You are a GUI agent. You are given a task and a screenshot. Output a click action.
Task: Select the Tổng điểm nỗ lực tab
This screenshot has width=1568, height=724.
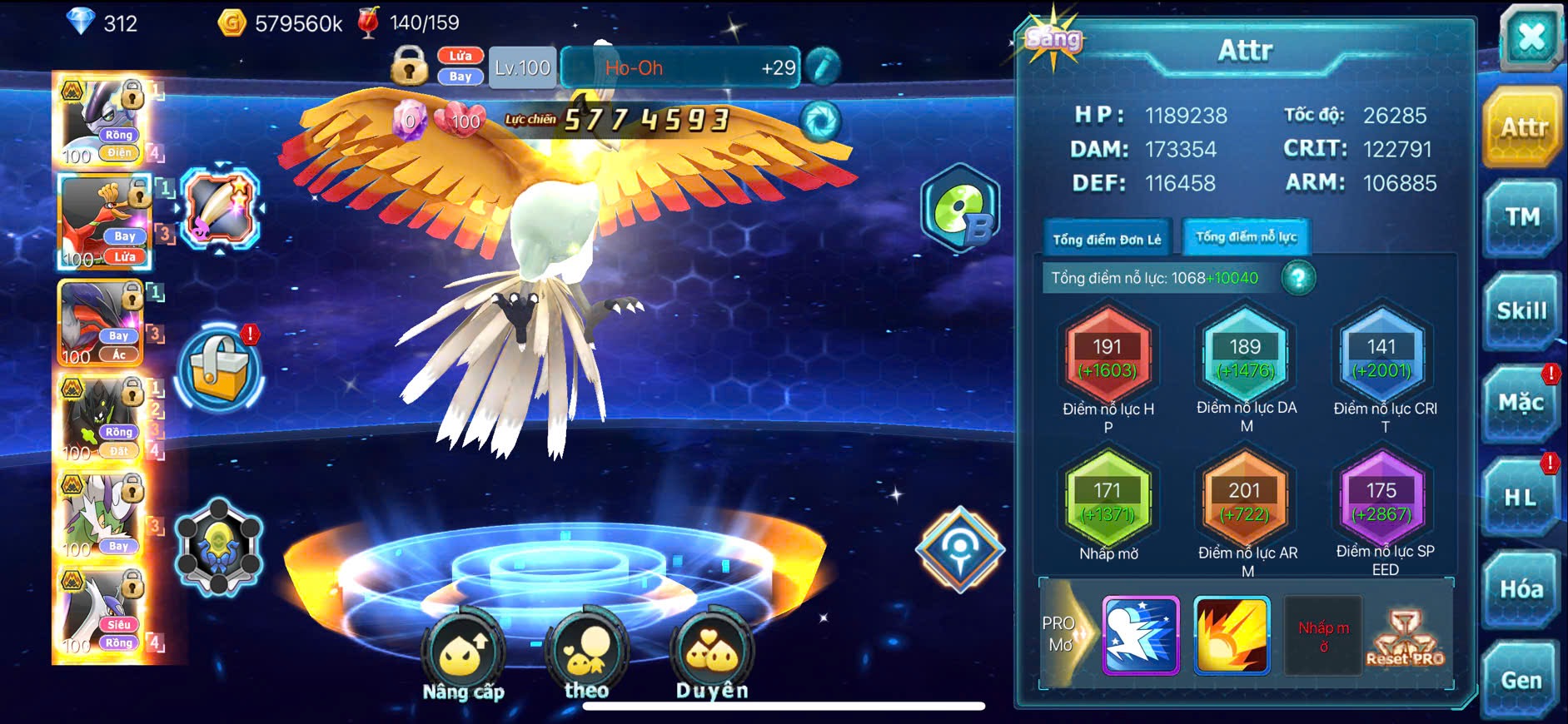(x=1246, y=238)
